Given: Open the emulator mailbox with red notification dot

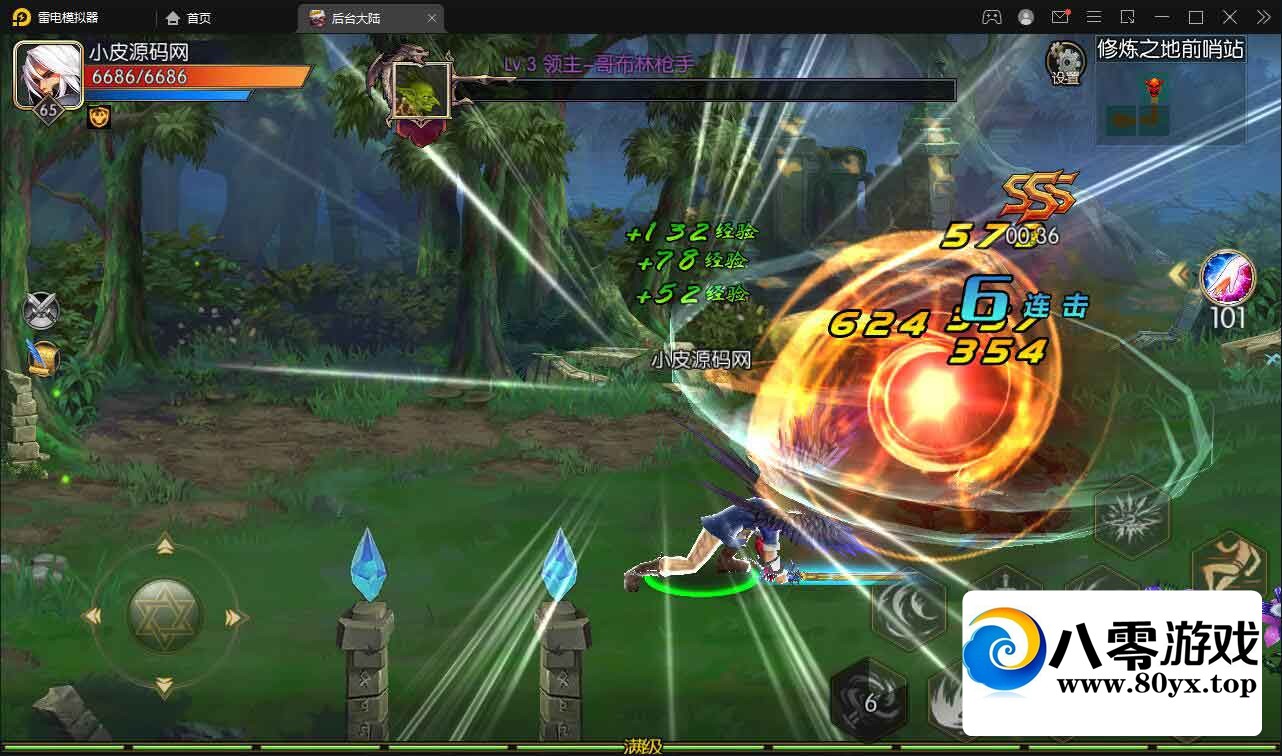Looking at the screenshot, I should coord(1060,17).
